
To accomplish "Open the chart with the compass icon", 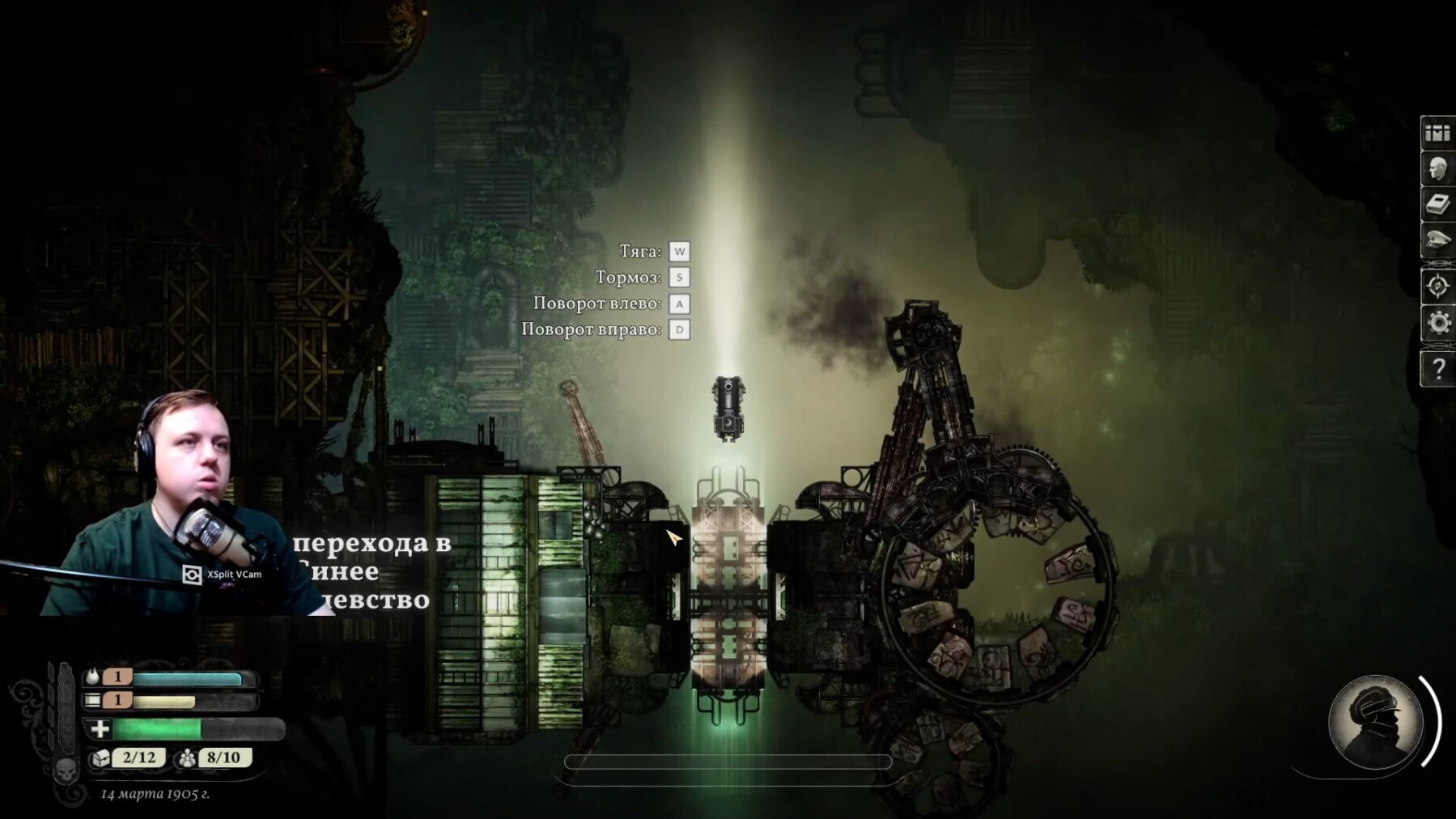I will coord(1437,286).
